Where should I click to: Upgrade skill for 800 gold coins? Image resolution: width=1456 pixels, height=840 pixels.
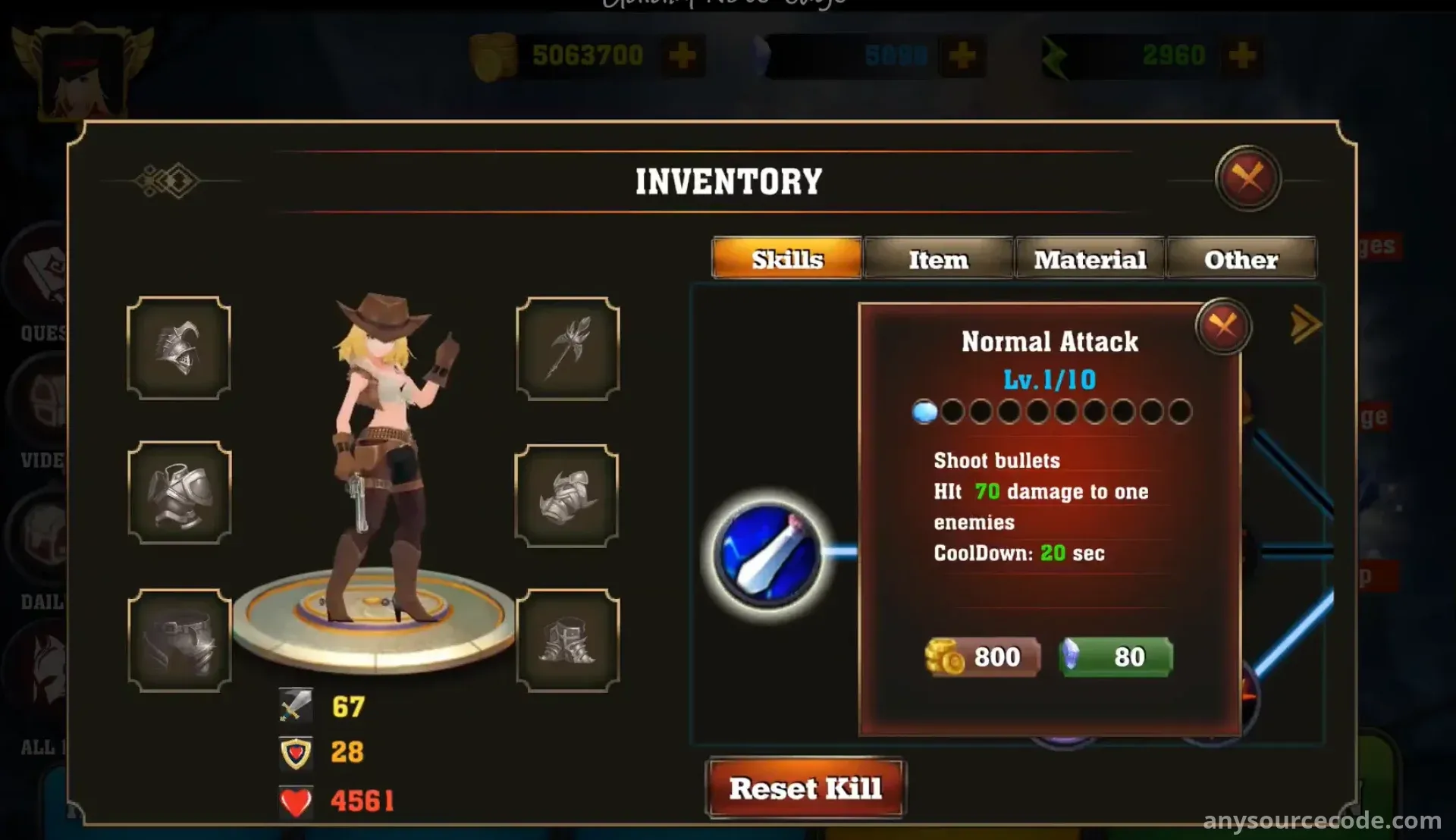983,657
